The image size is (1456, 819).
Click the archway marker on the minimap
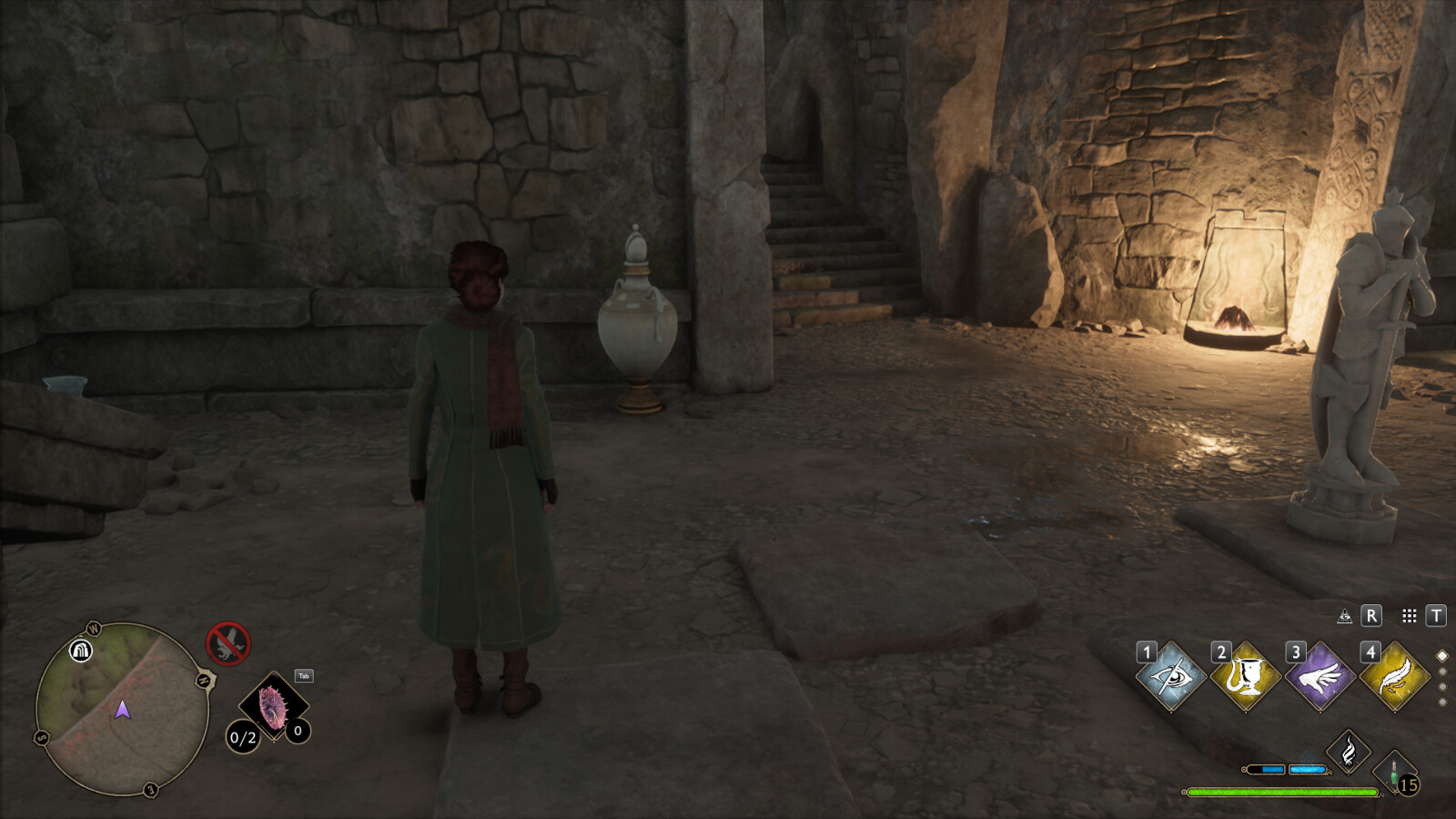pyautogui.click(x=81, y=651)
